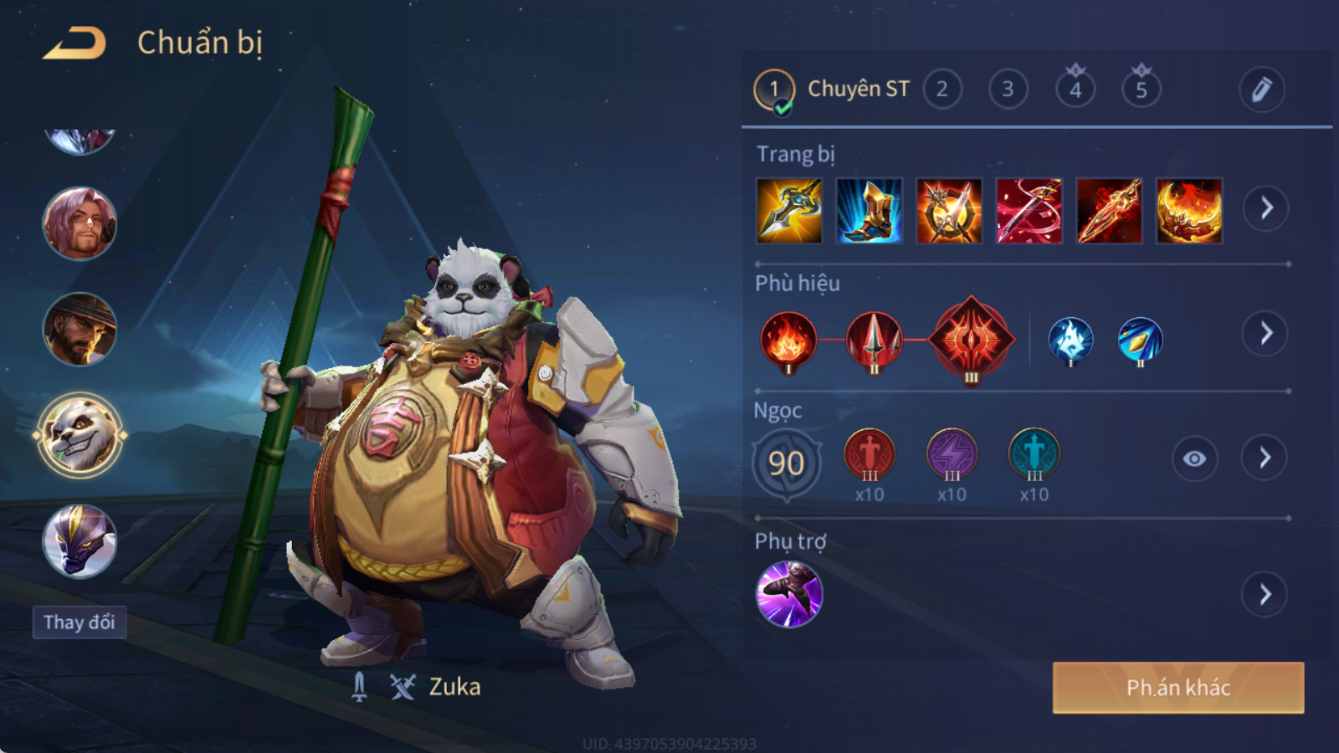Viewport: 1339px width, 753px height.
Task: Choose locked preset slot 4
Action: (x=1075, y=90)
